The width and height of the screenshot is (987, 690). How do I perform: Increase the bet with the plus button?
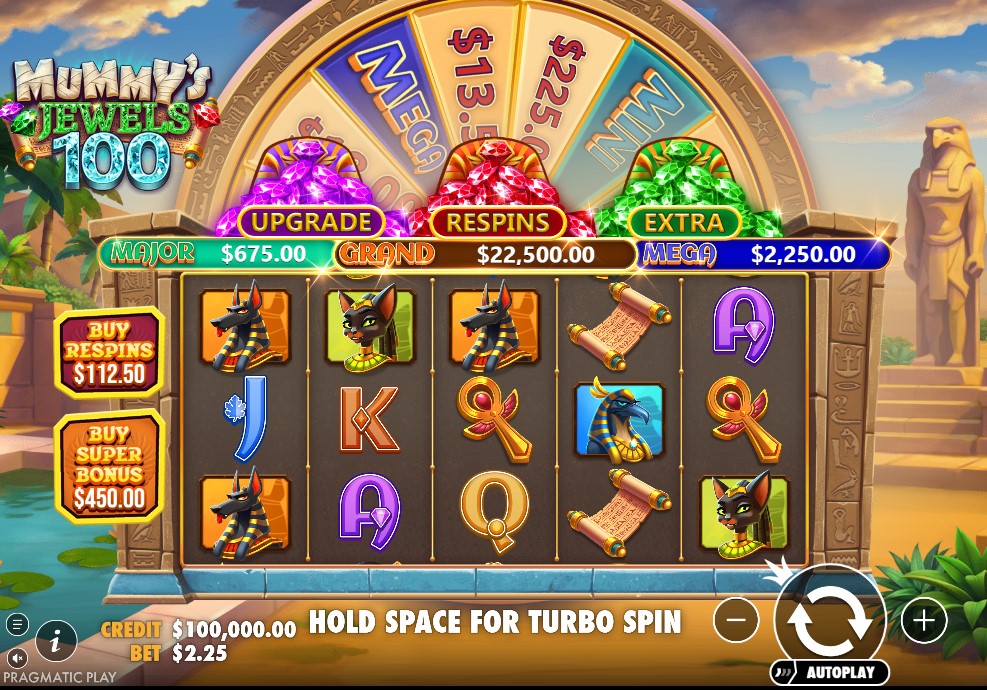[923, 622]
